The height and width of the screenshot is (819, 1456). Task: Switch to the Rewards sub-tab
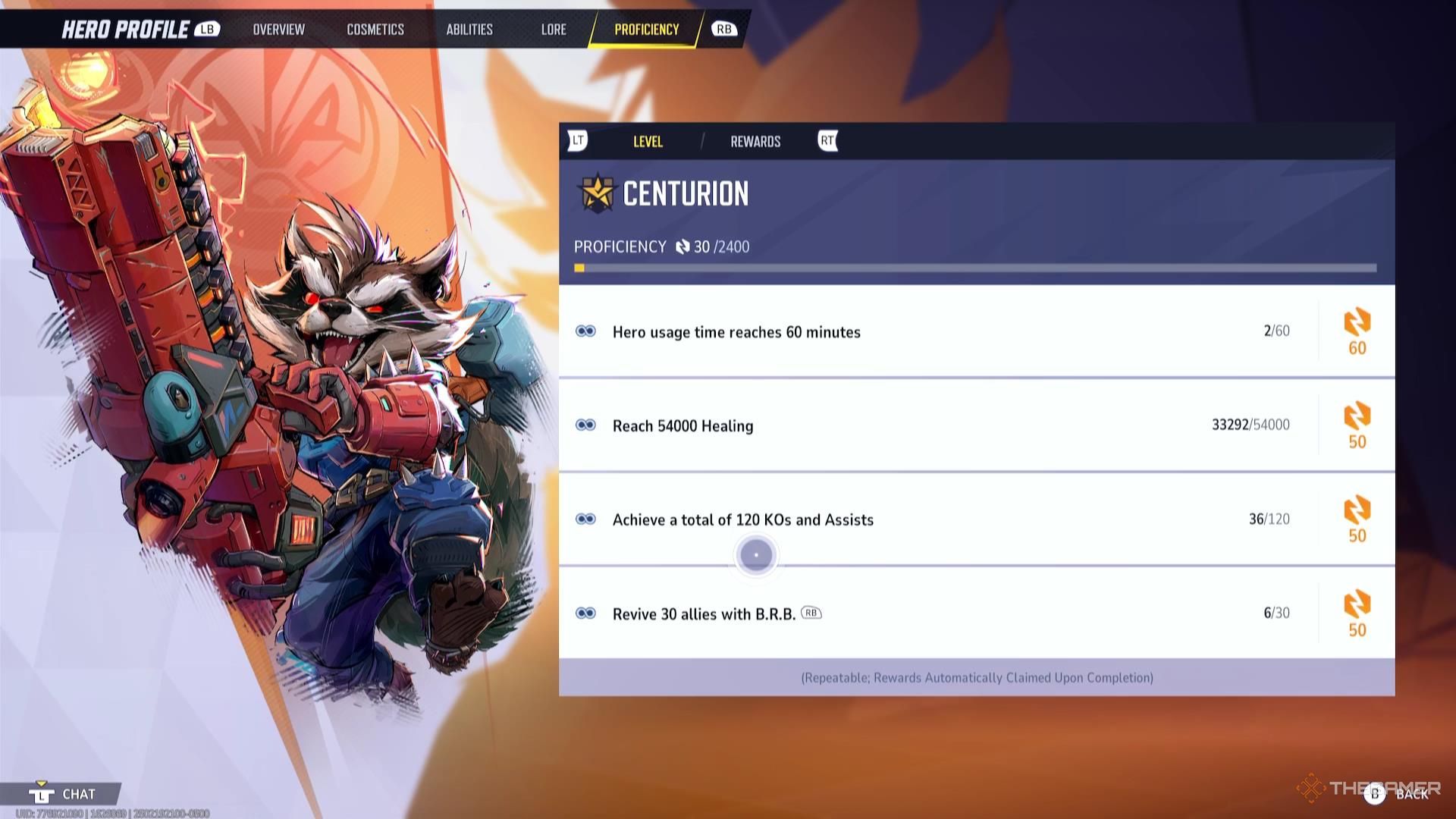[755, 142]
